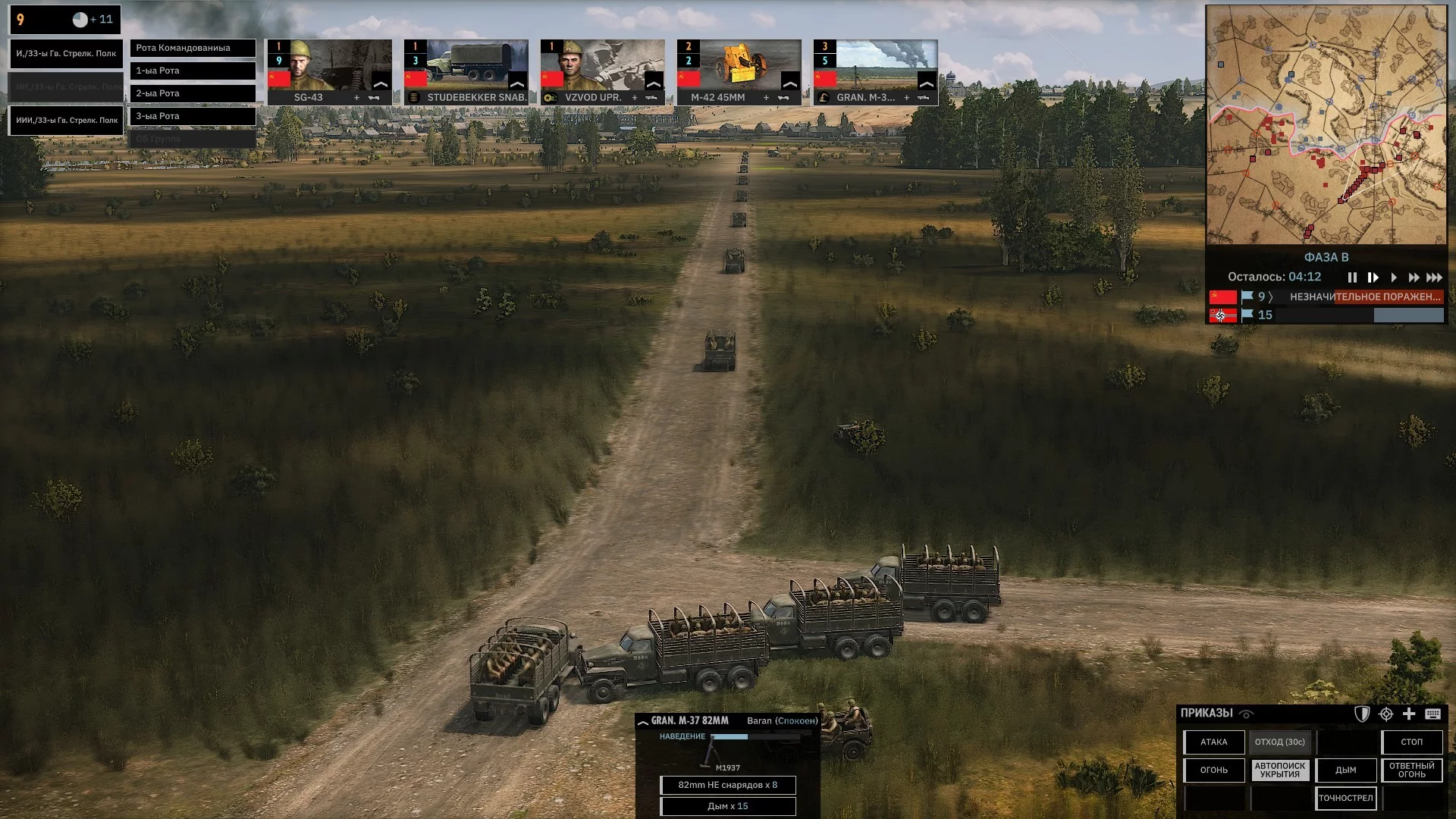Toggle ОТВЕТНЫЙ ОГОНЬ return fire
1456x819 pixels.
click(x=1411, y=770)
